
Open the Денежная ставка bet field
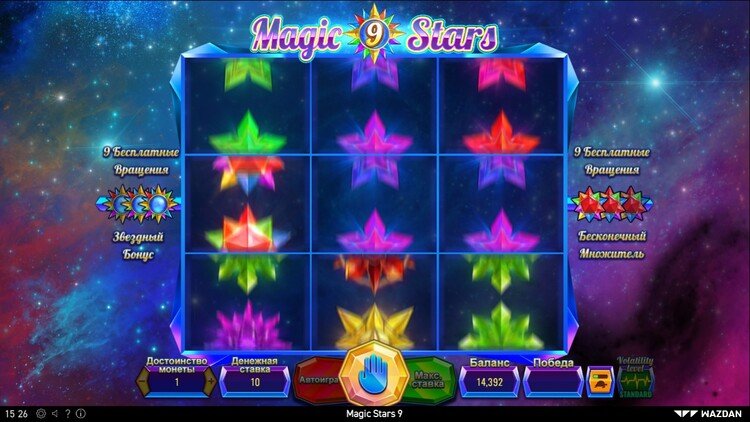click(255, 381)
